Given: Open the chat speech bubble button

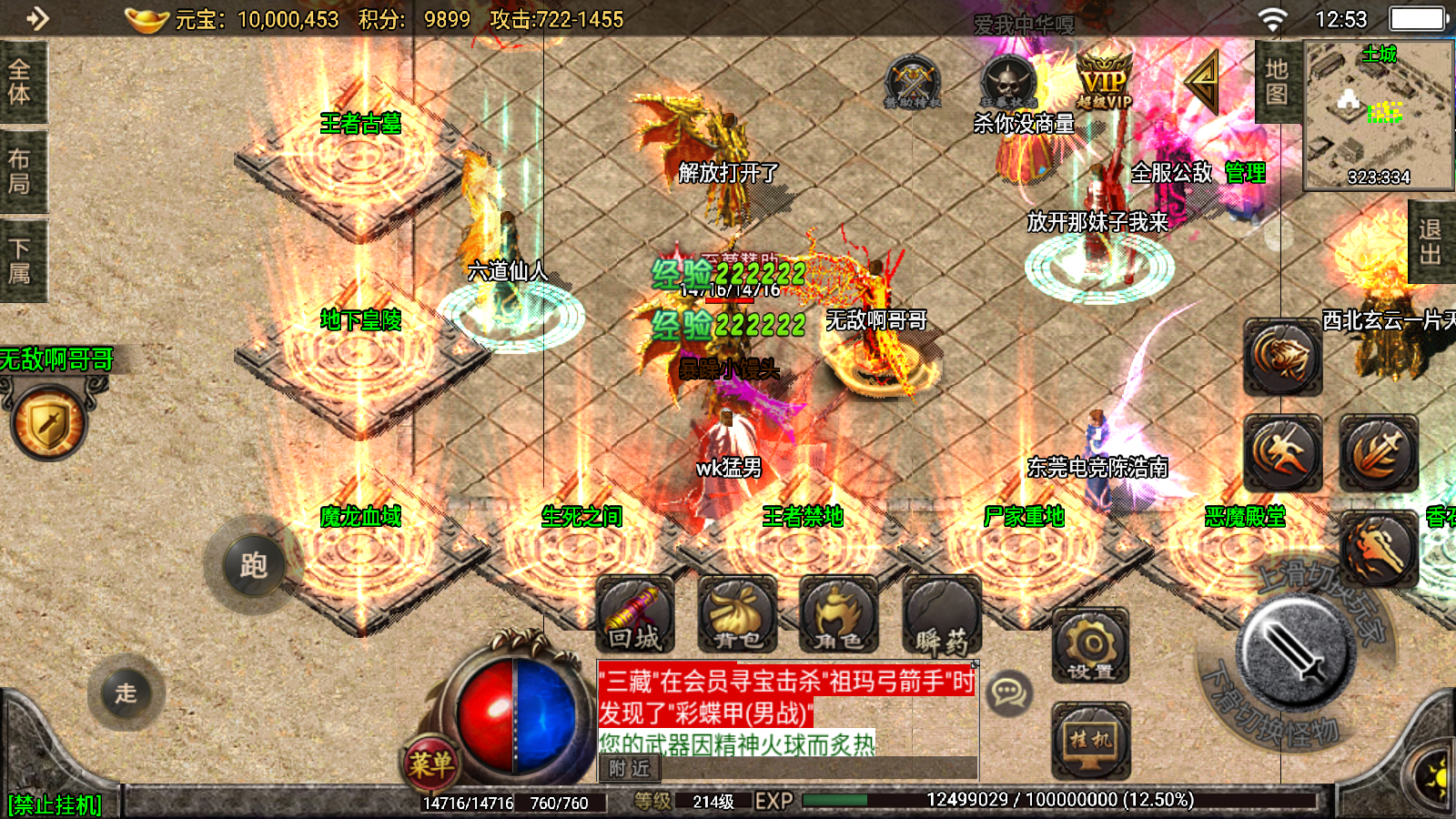Looking at the screenshot, I should coord(1008,693).
